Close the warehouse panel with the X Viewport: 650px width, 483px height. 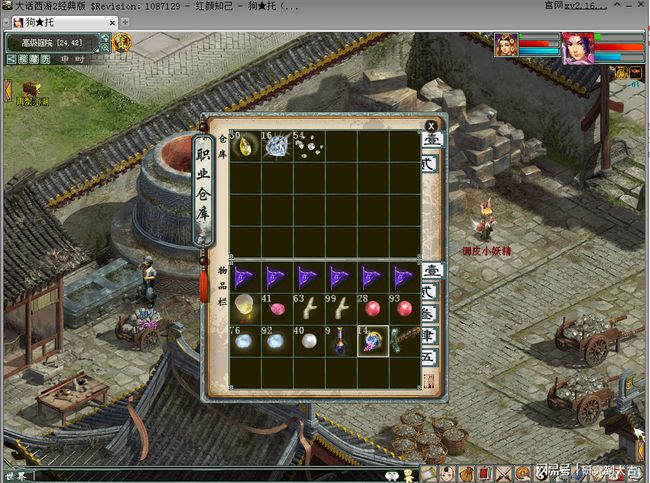[x=431, y=126]
